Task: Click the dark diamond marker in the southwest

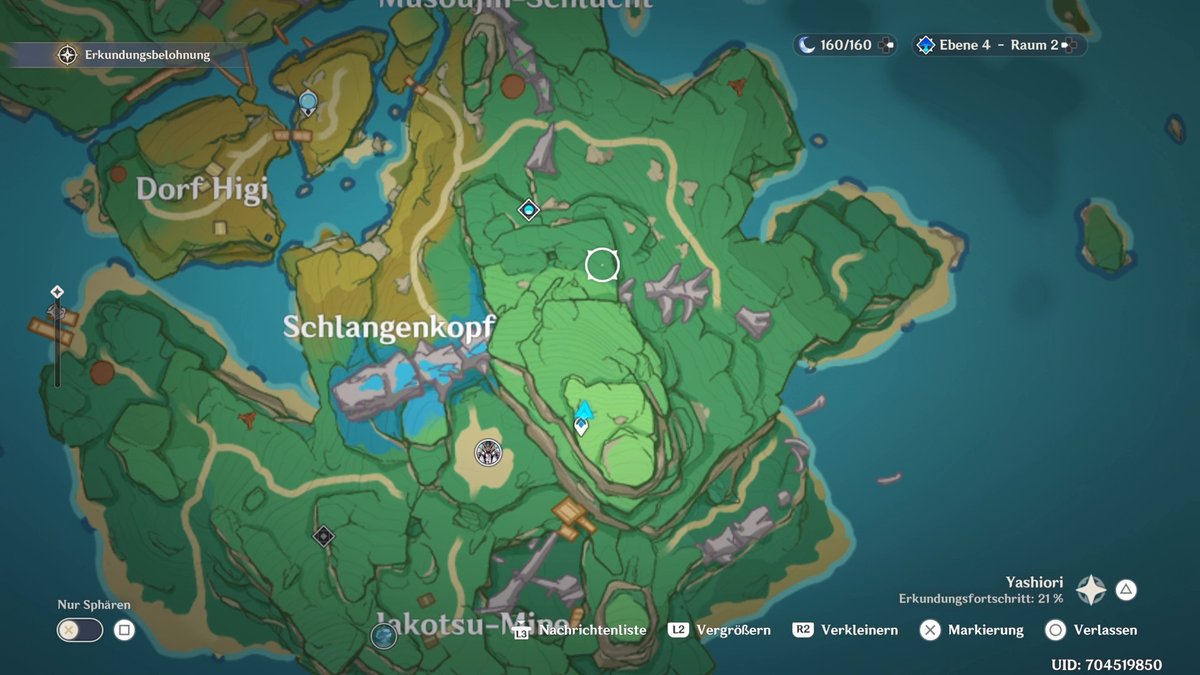Action: (x=323, y=536)
